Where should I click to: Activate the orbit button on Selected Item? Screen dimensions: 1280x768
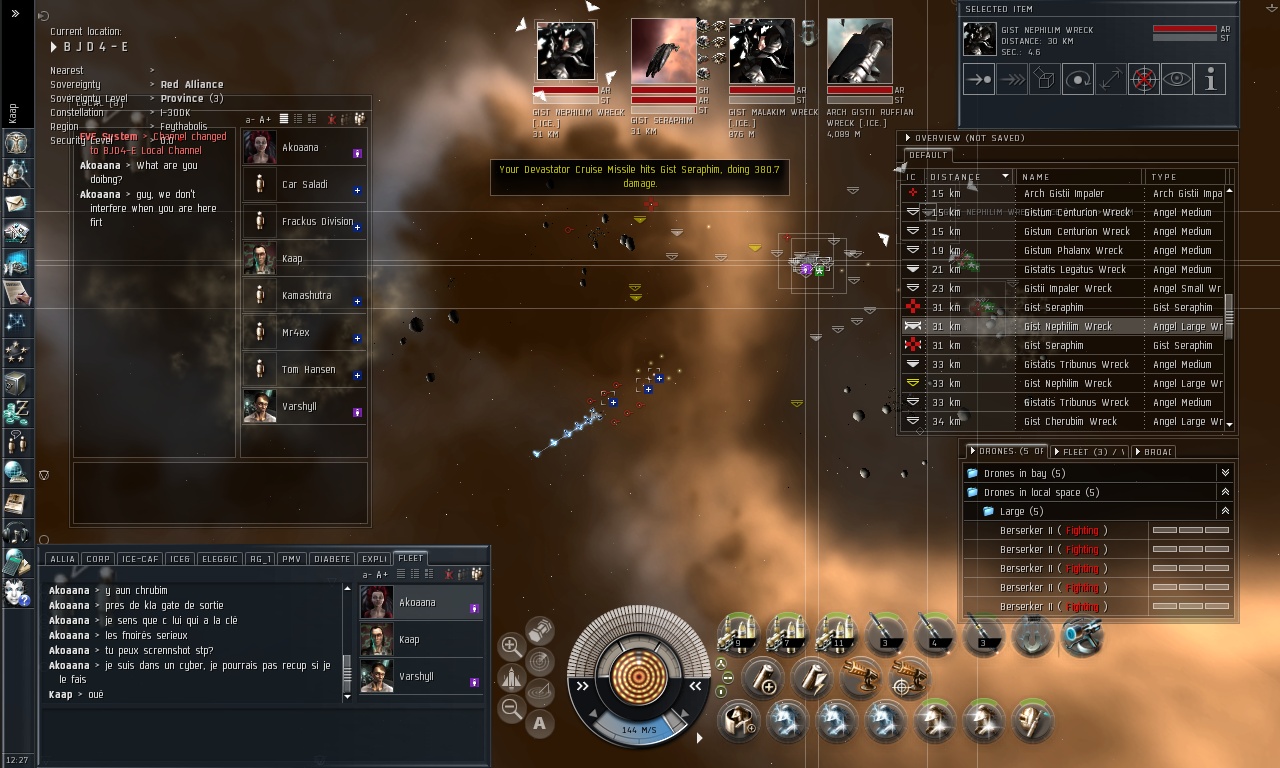[1077, 79]
